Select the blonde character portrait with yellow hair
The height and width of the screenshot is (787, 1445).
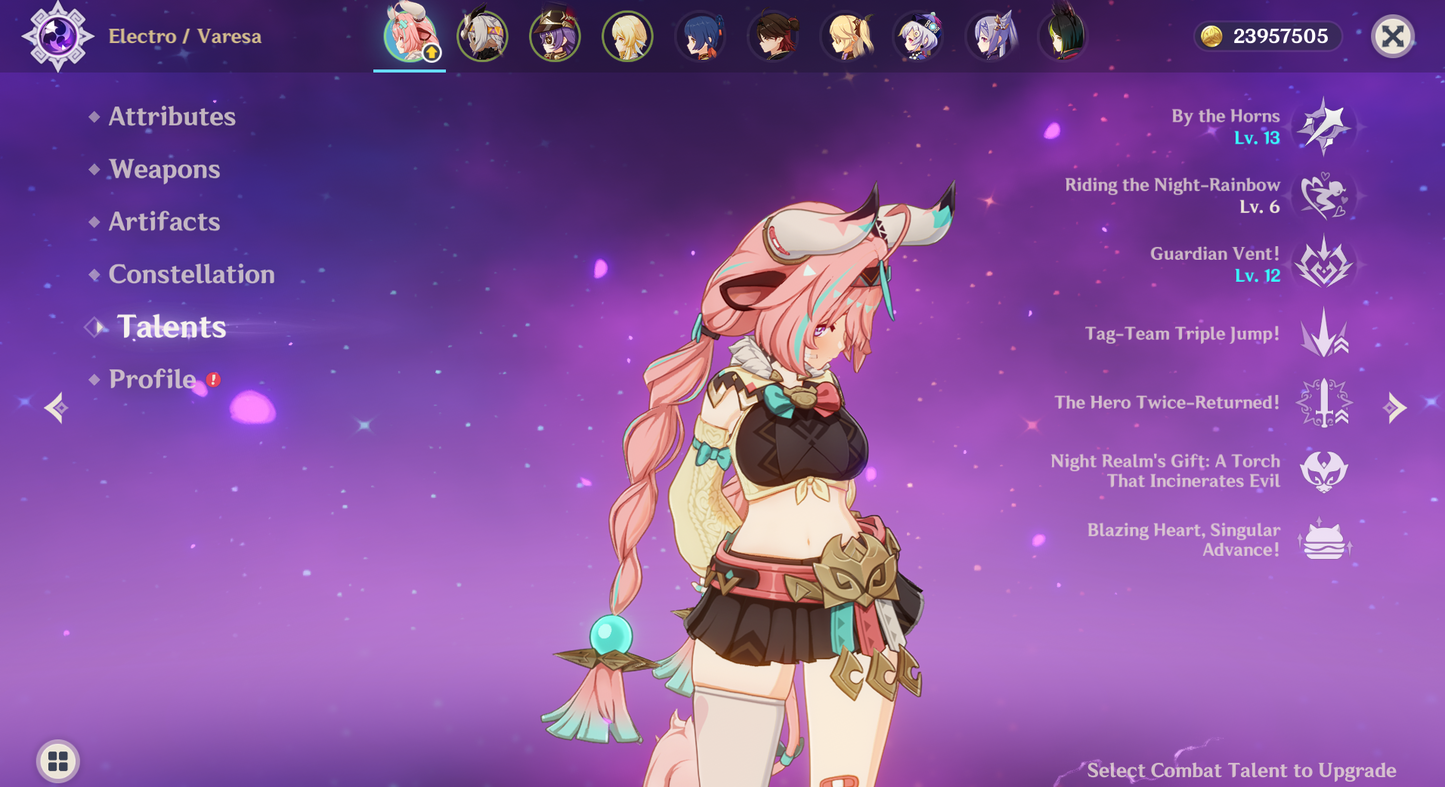point(627,37)
